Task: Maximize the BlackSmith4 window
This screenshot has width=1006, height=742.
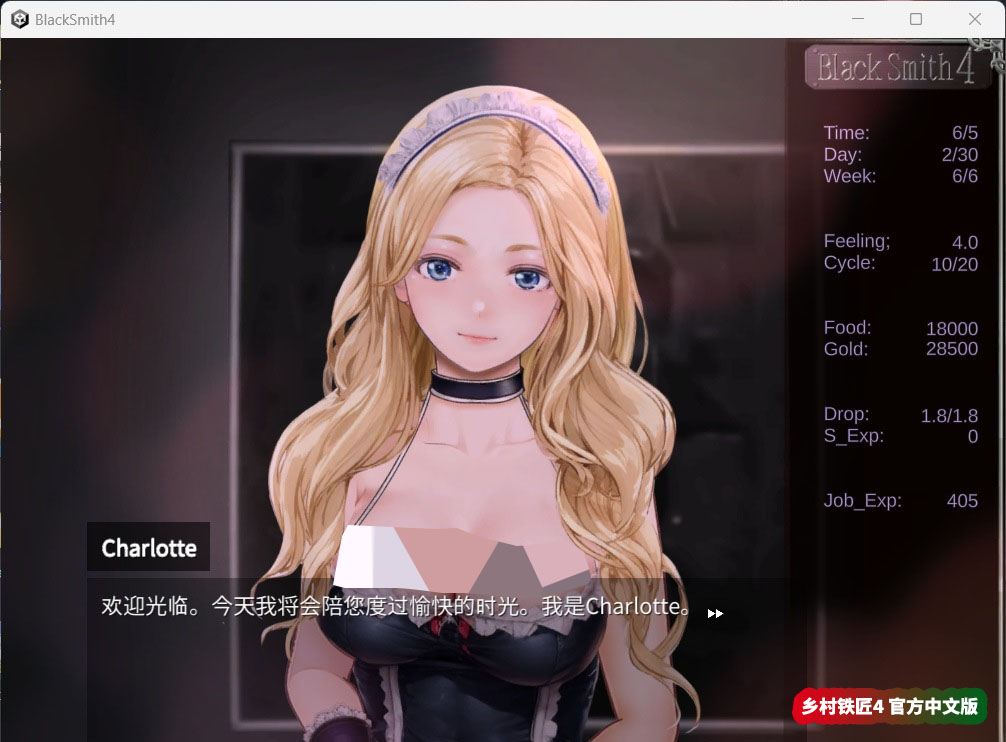Action: tap(916, 19)
